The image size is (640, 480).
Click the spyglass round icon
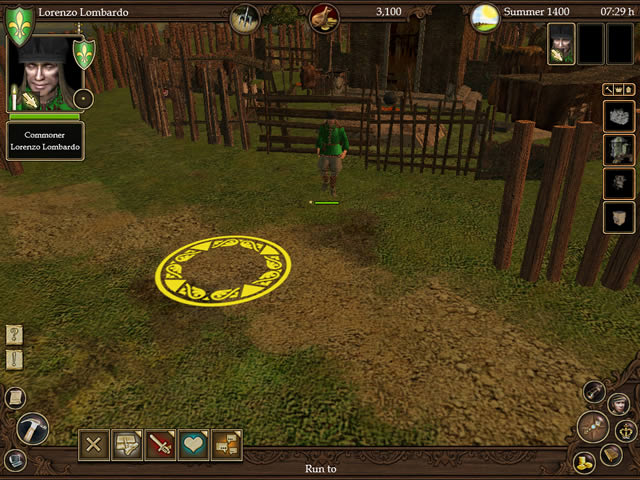point(595,391)
